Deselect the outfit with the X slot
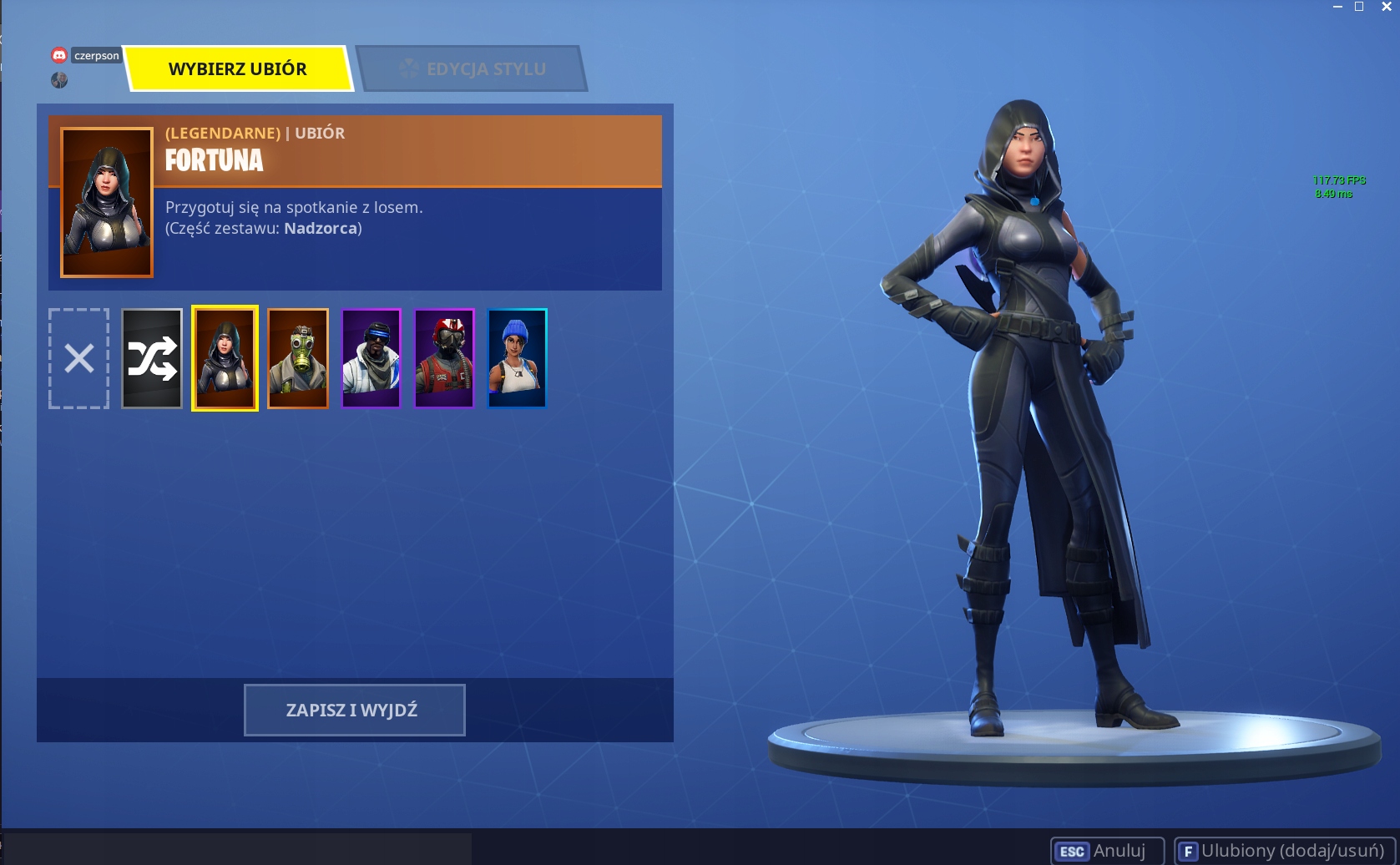This screenshot has width=1400, height=865. tap(78, 357)
